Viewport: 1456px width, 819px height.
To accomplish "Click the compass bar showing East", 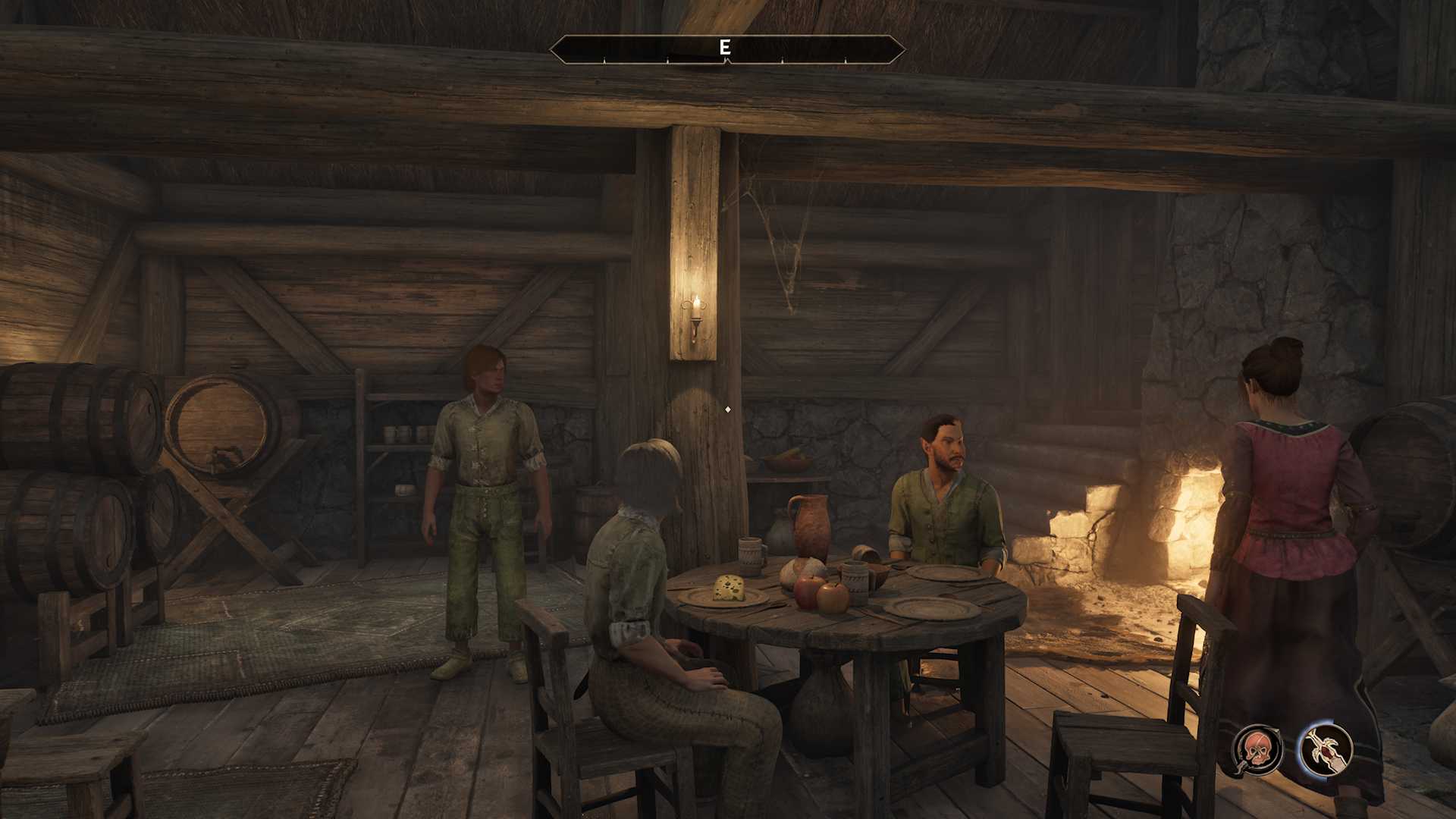I will [x=726, y=49].
